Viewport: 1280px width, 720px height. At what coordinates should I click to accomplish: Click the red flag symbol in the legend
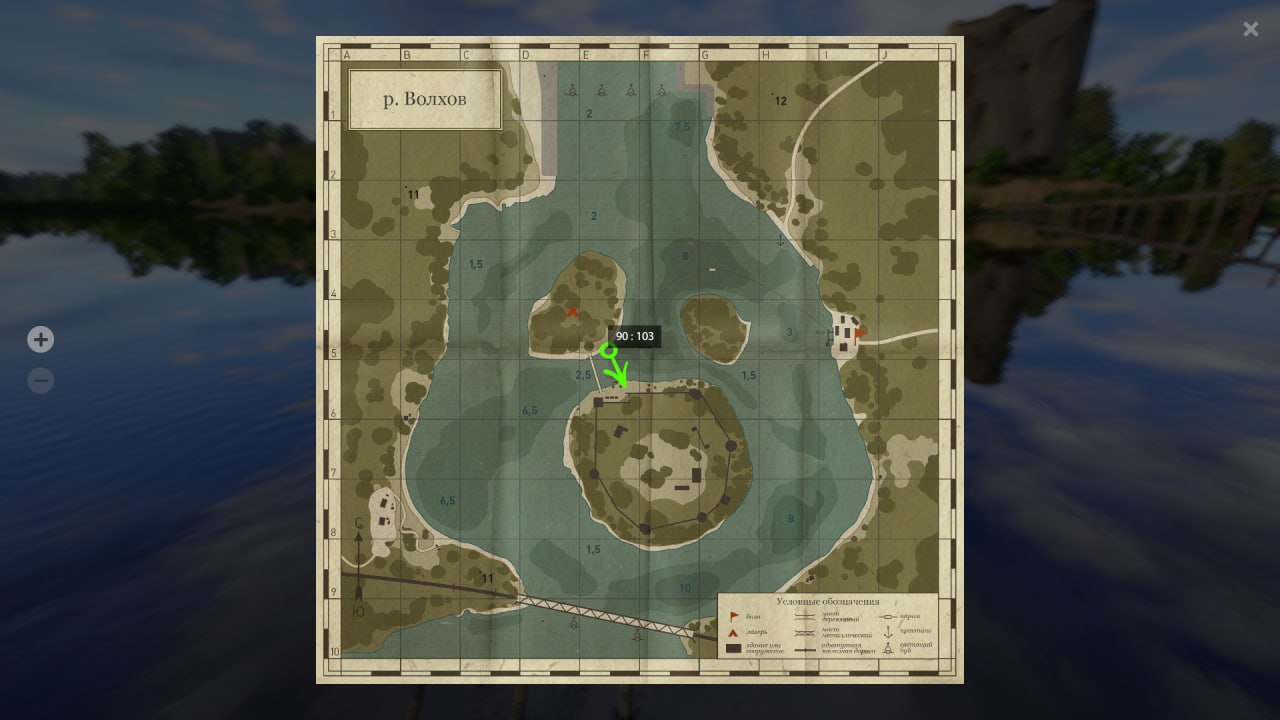tap(733, 615)
